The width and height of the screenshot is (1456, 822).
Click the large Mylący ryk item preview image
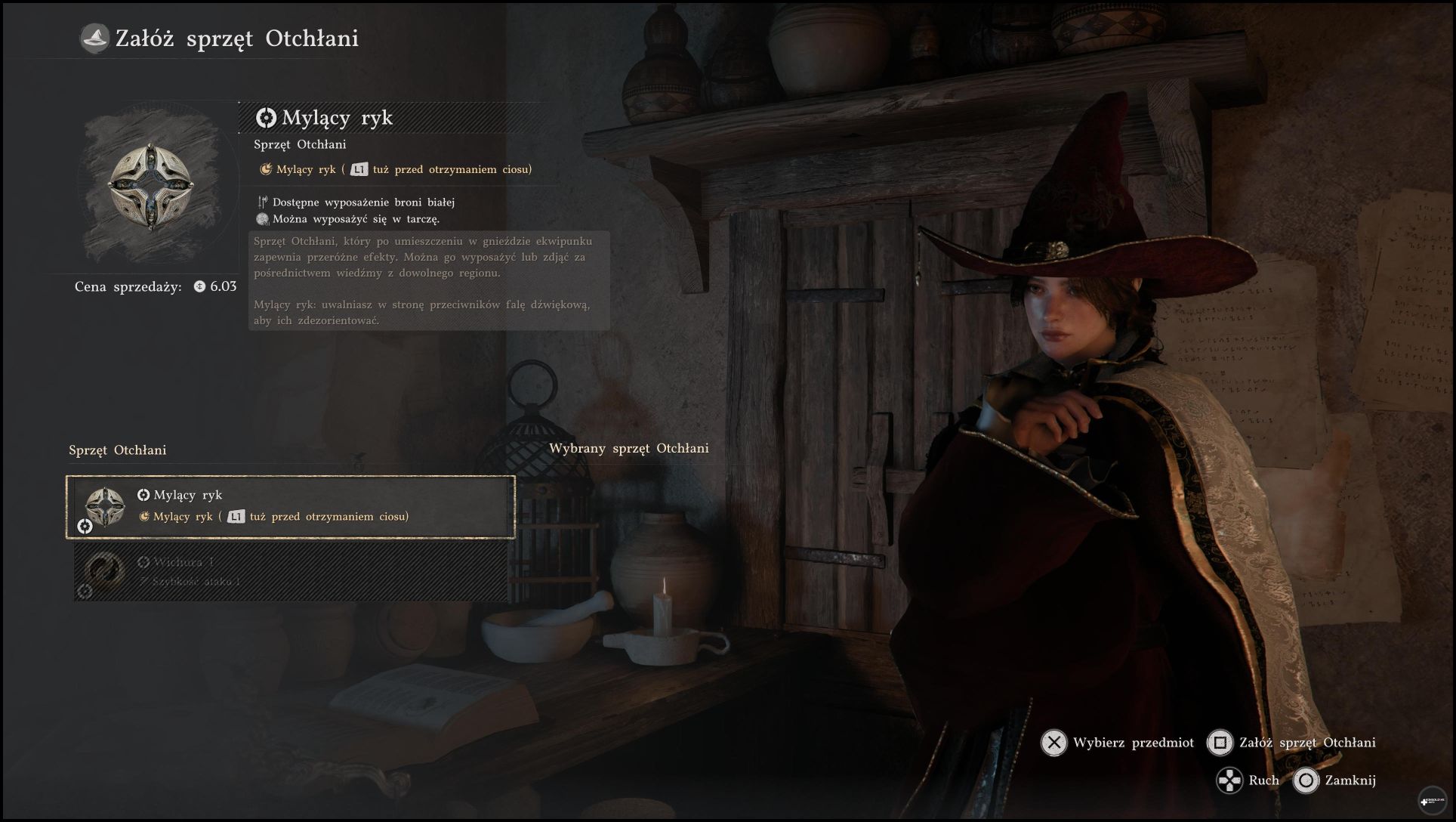point(151,186)
